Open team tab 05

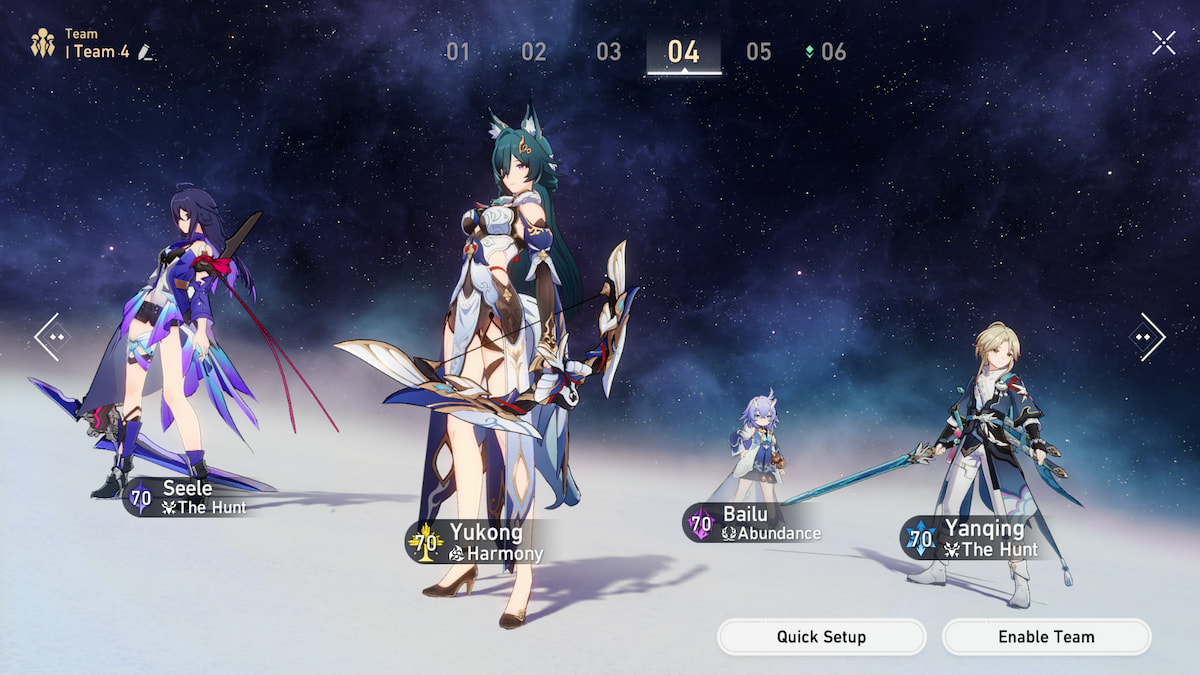tap(759, 52)
